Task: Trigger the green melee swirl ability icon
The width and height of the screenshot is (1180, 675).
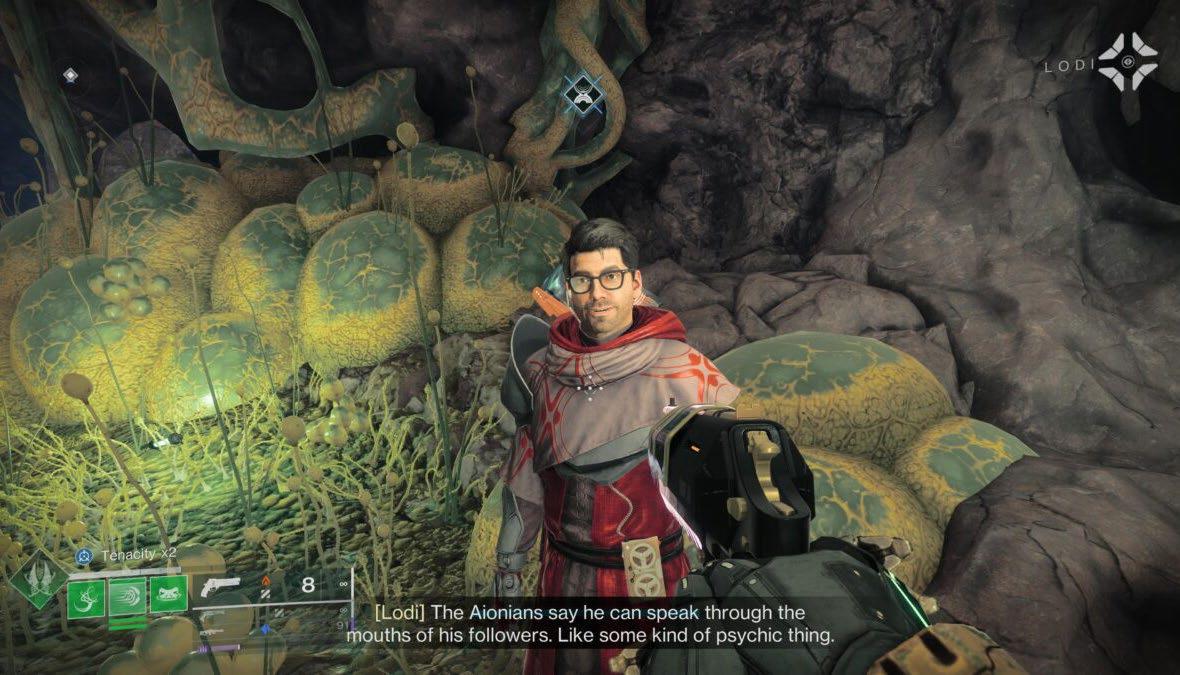Action: tap(127, 598)
